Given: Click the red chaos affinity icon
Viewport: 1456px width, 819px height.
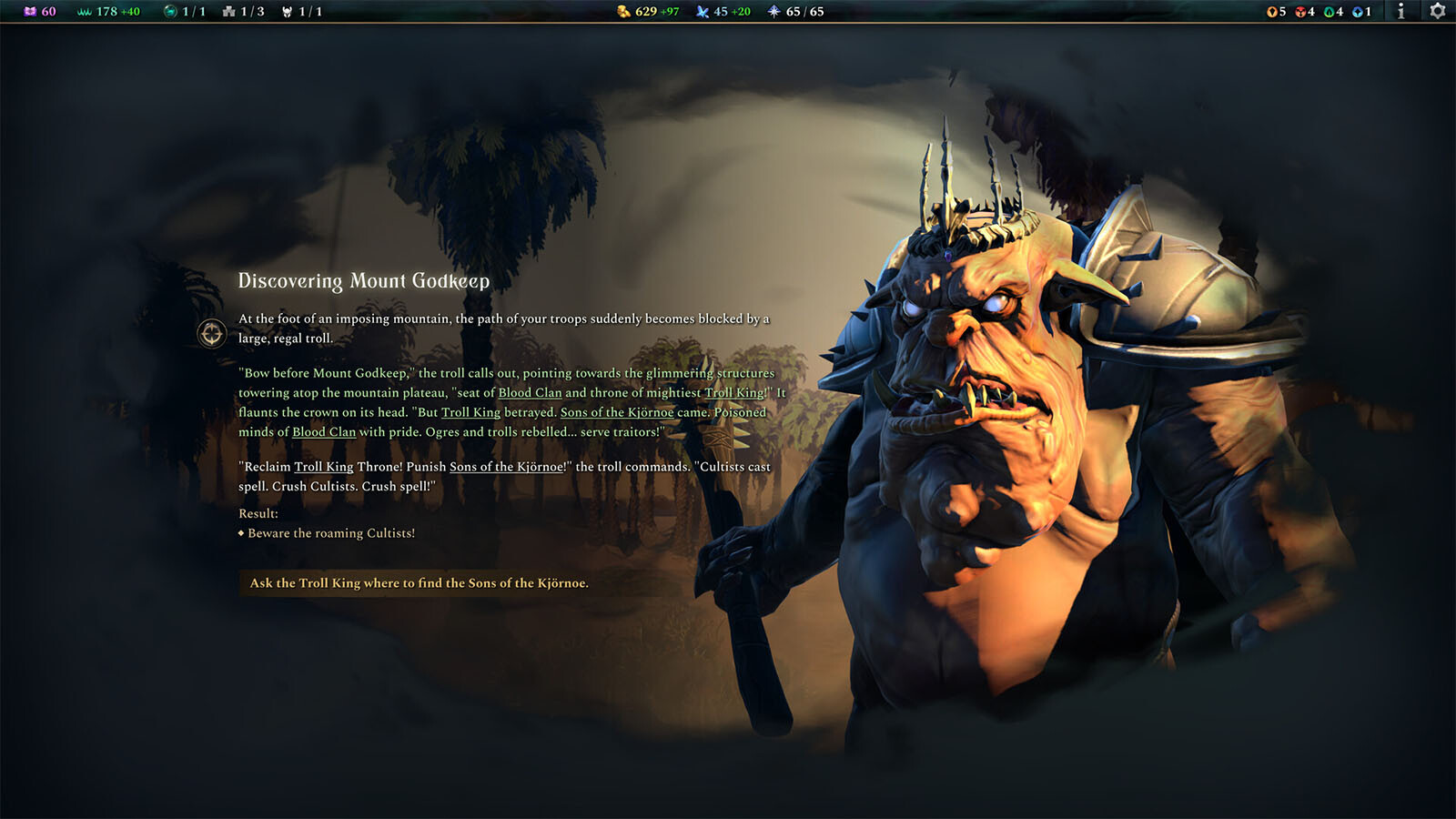Looking at the screenshot, I should tap(1300, 12).
